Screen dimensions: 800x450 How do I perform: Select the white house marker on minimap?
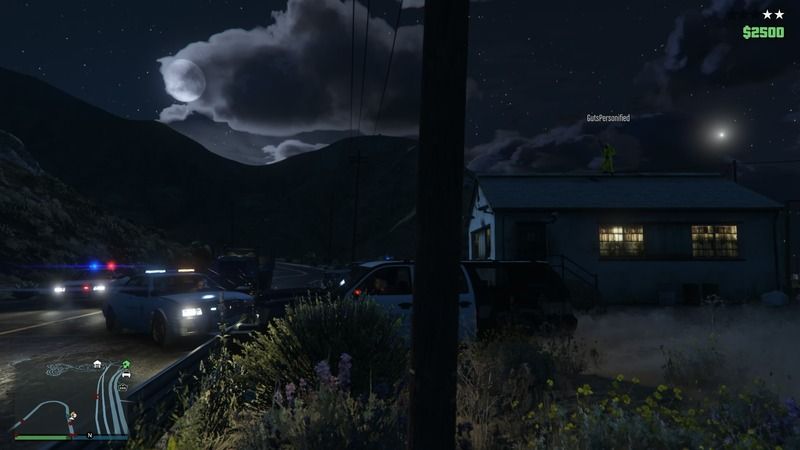coord(97,364)
